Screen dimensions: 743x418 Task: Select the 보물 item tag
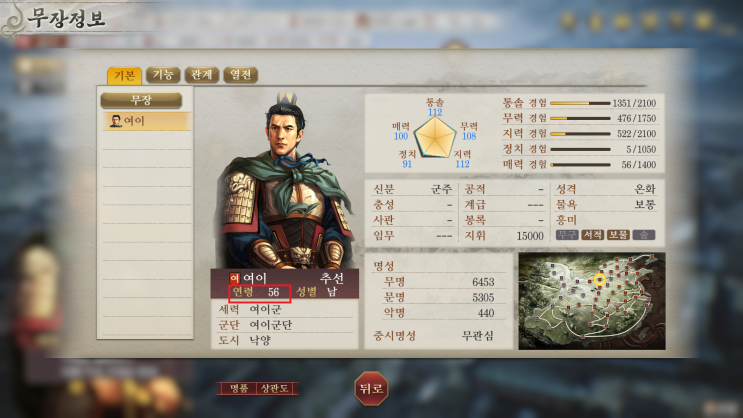pos(618,235)
